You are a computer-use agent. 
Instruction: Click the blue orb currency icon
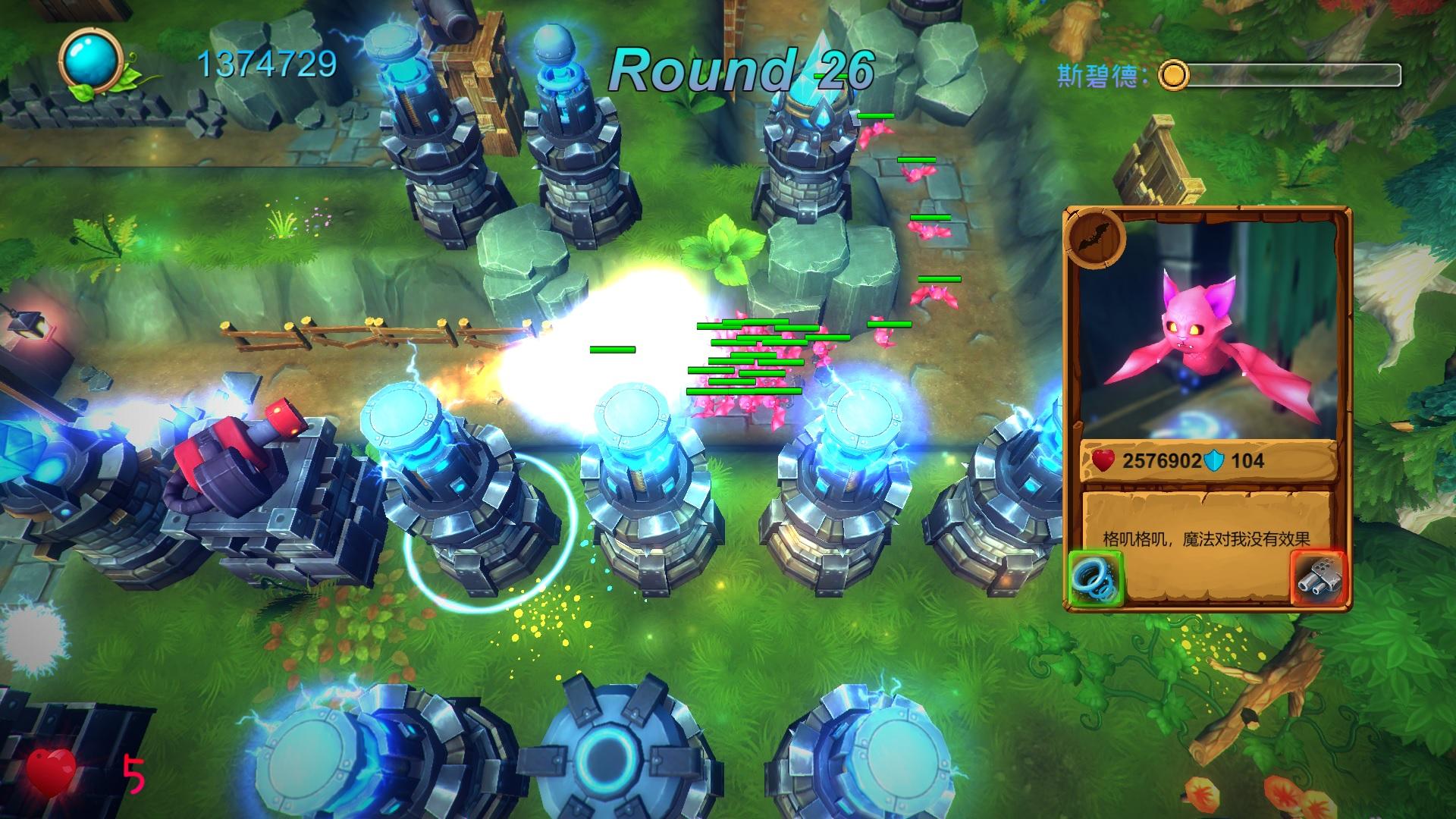coord(93,61)
